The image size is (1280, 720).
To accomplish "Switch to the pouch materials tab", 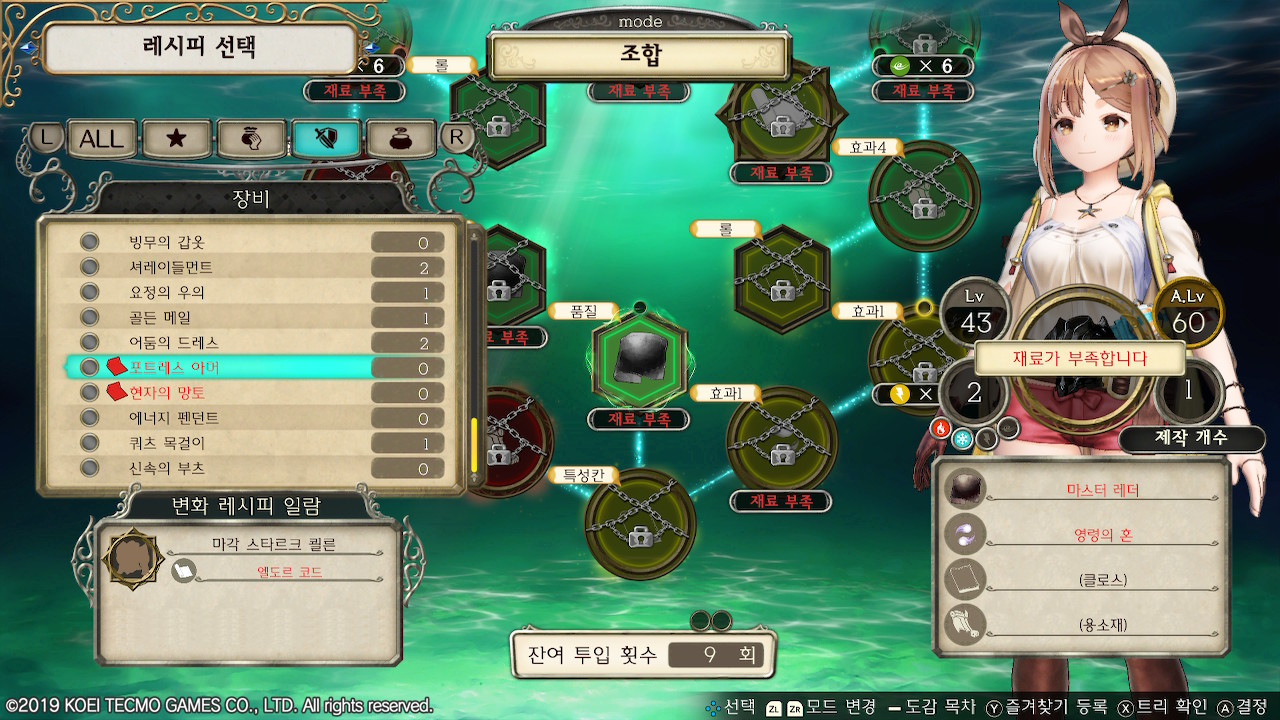I will pyautogui.click(x=251, y=138).
